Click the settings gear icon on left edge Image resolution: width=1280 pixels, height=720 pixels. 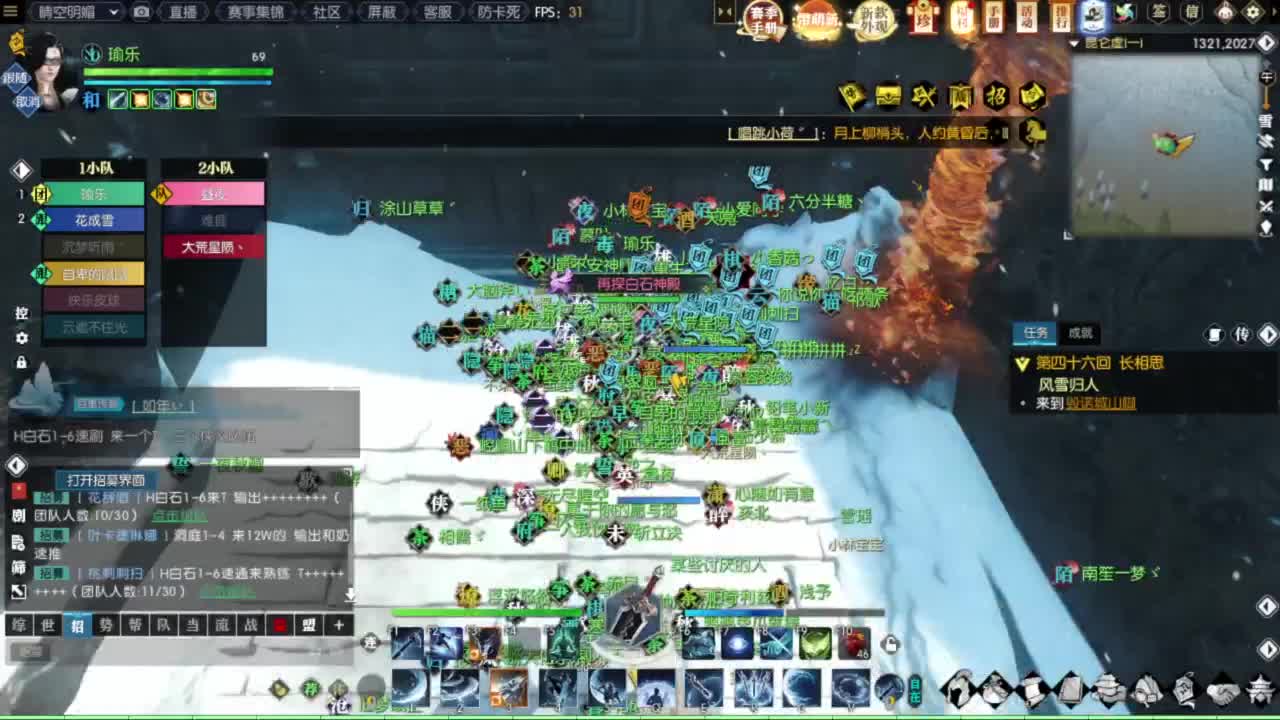(x=22, y=336)
